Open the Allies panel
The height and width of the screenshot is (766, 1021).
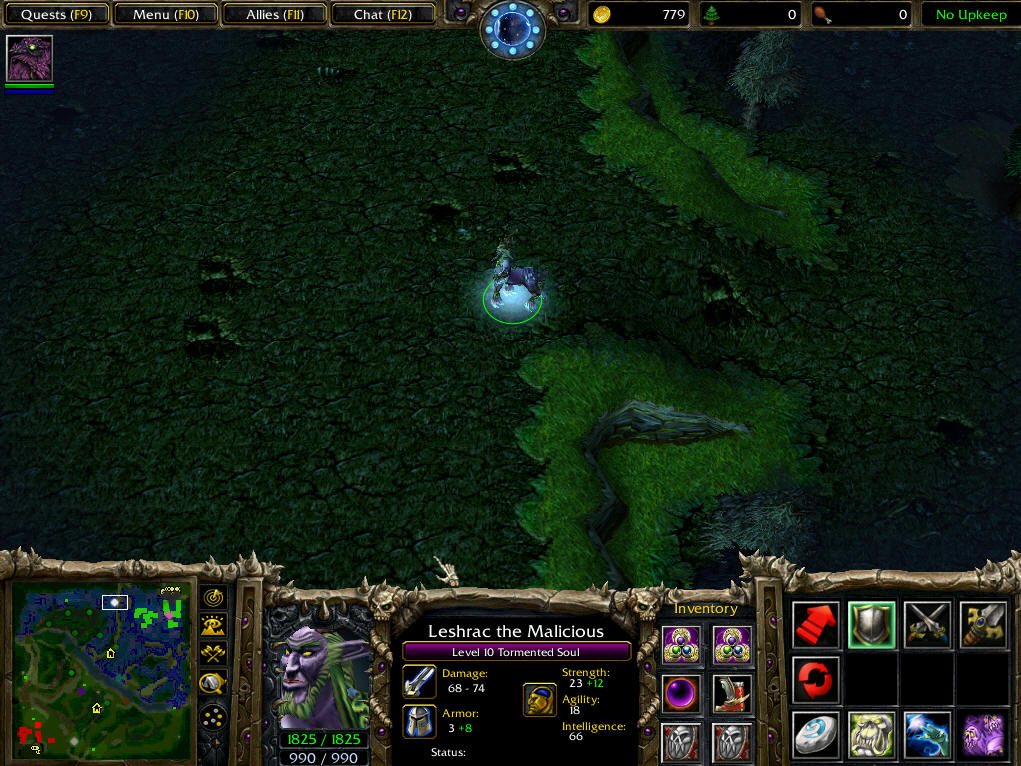pos(277,15)
